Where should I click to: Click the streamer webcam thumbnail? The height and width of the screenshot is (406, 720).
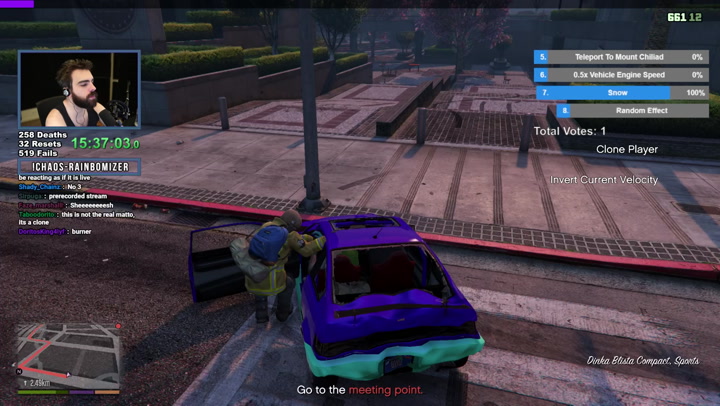click(79, 90)
